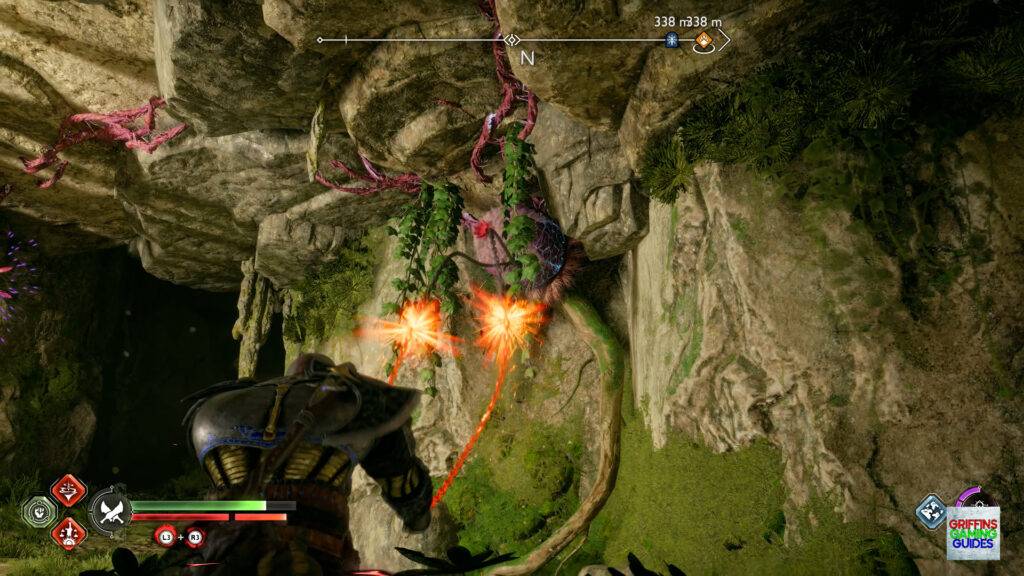Open the Griffins Gaming Guides watermark logo
This screenshot has width=1024, height=576.
(x=972, y=532)
